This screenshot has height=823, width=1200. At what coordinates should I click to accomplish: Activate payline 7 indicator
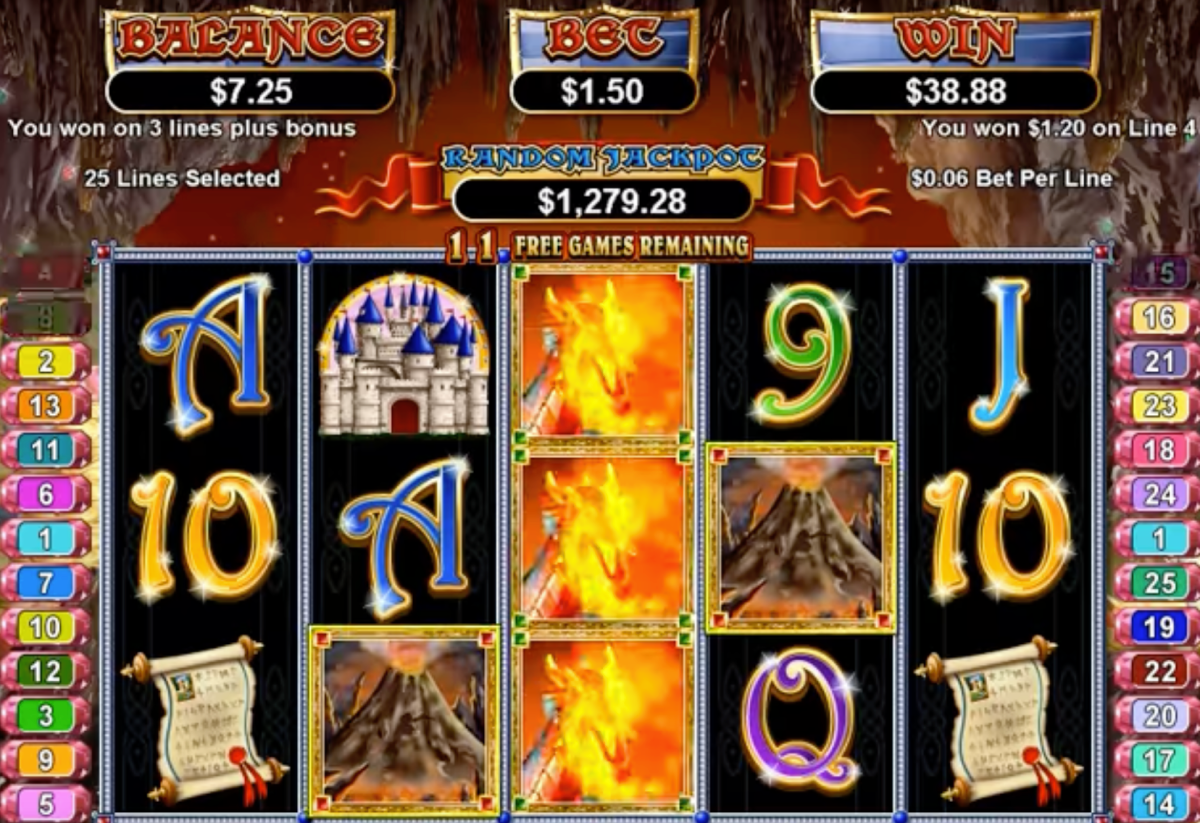(x=46, y=582)
